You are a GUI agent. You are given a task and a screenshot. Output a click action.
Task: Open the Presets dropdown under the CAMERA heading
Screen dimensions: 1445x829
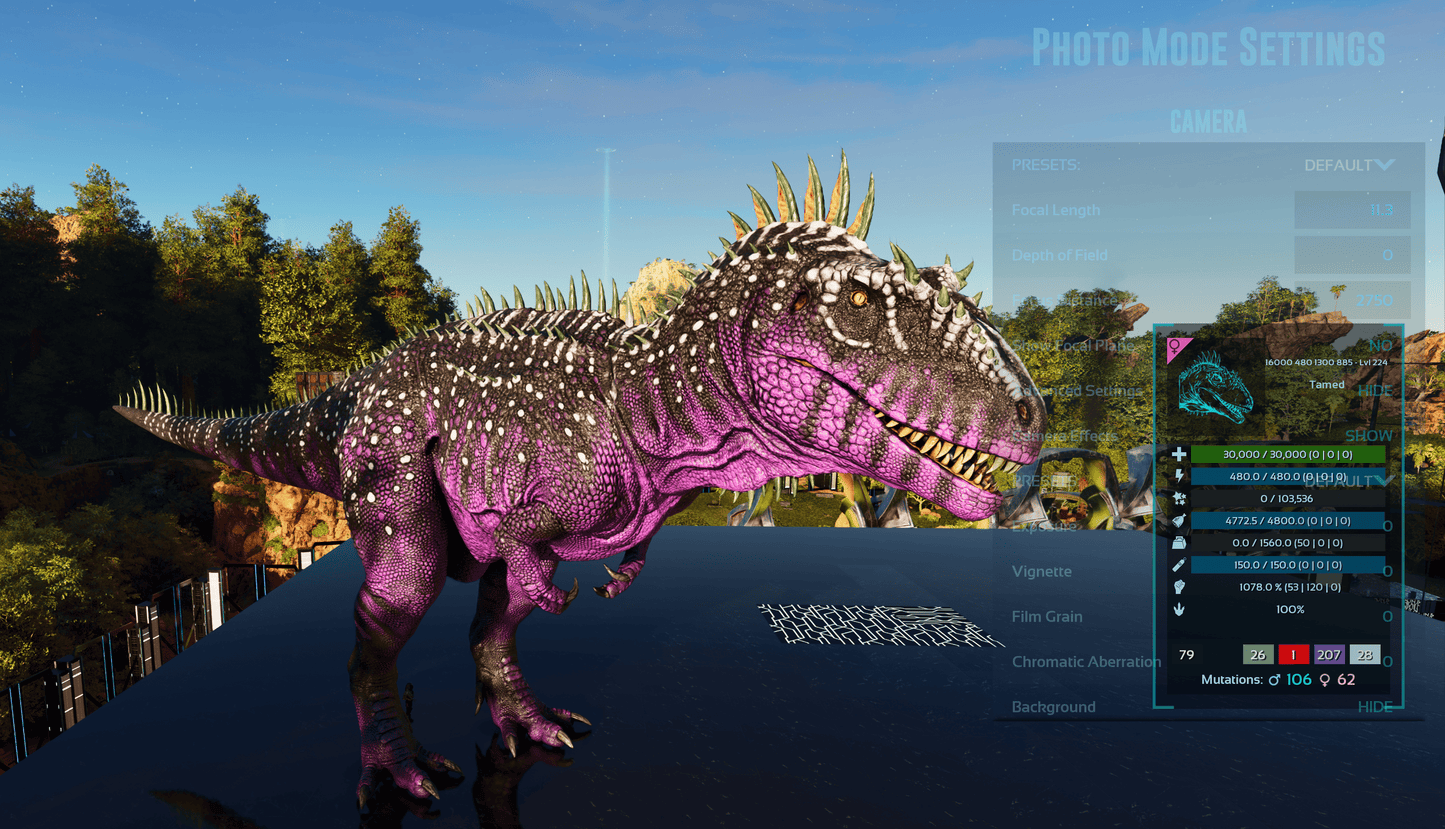[1348, 165]
